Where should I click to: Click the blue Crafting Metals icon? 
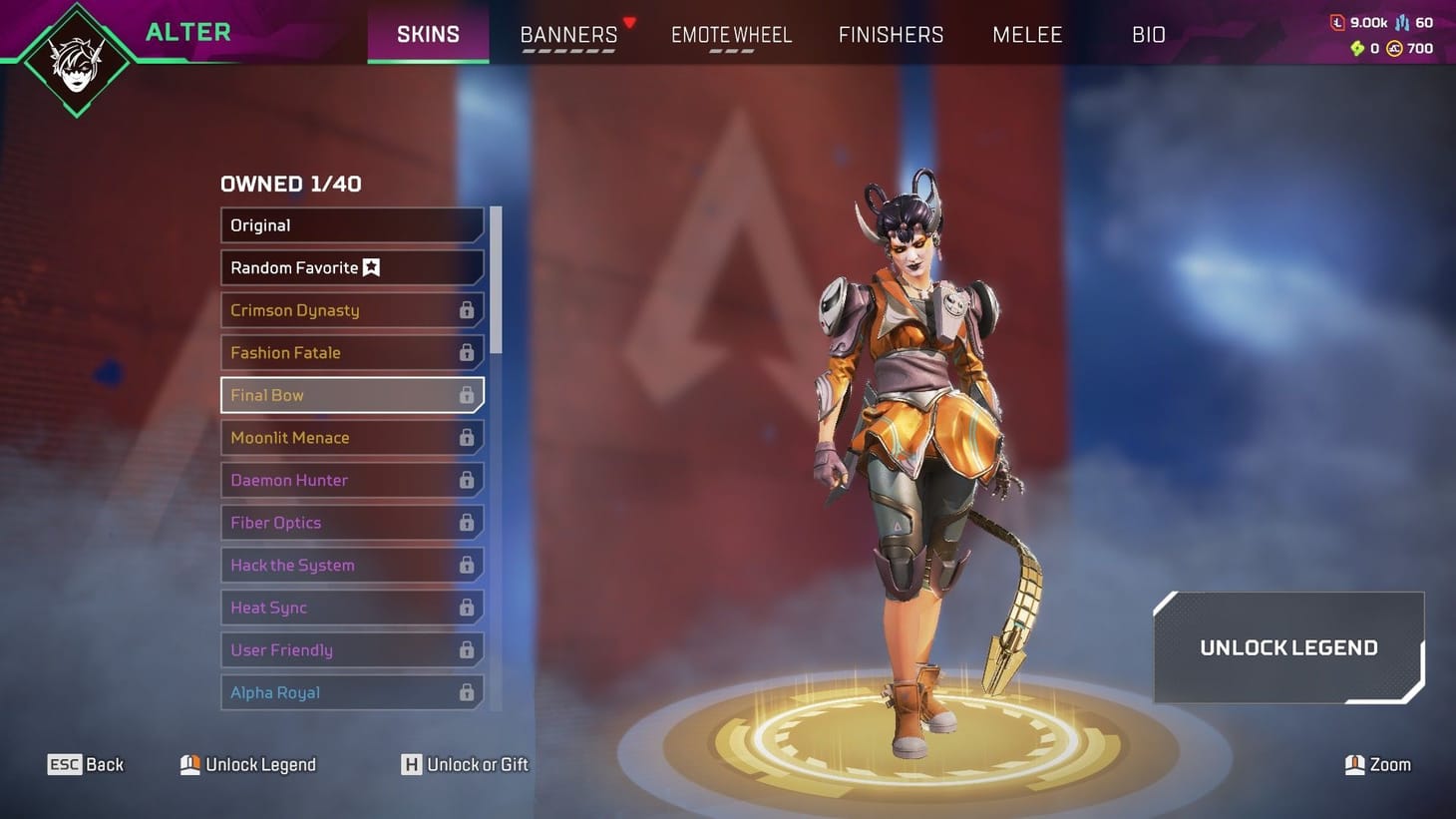pyautogui.click(x=1403, y=21)
